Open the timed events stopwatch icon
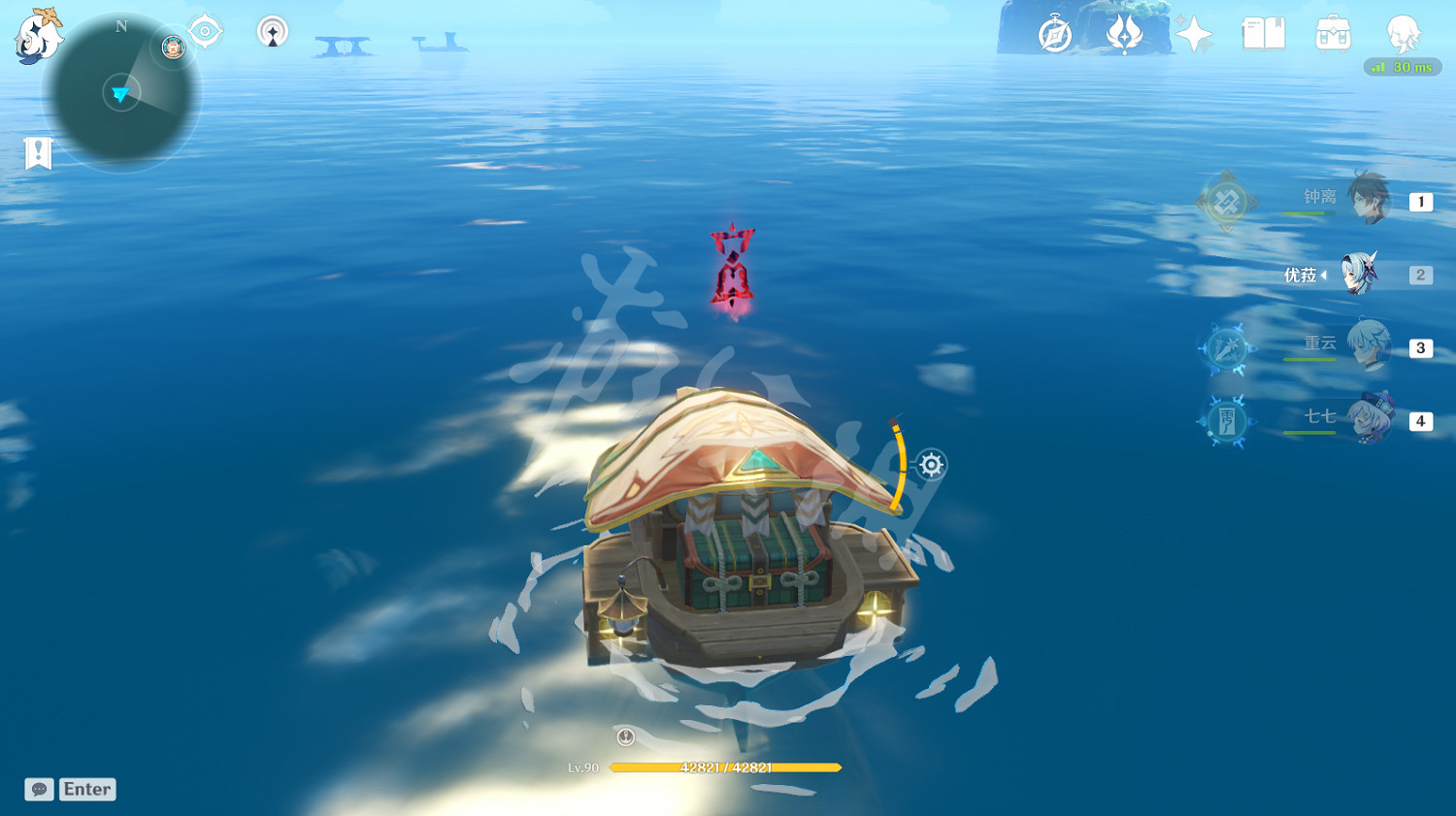The height and width of the screenshot is (816, 1456). click(1055, 32)
